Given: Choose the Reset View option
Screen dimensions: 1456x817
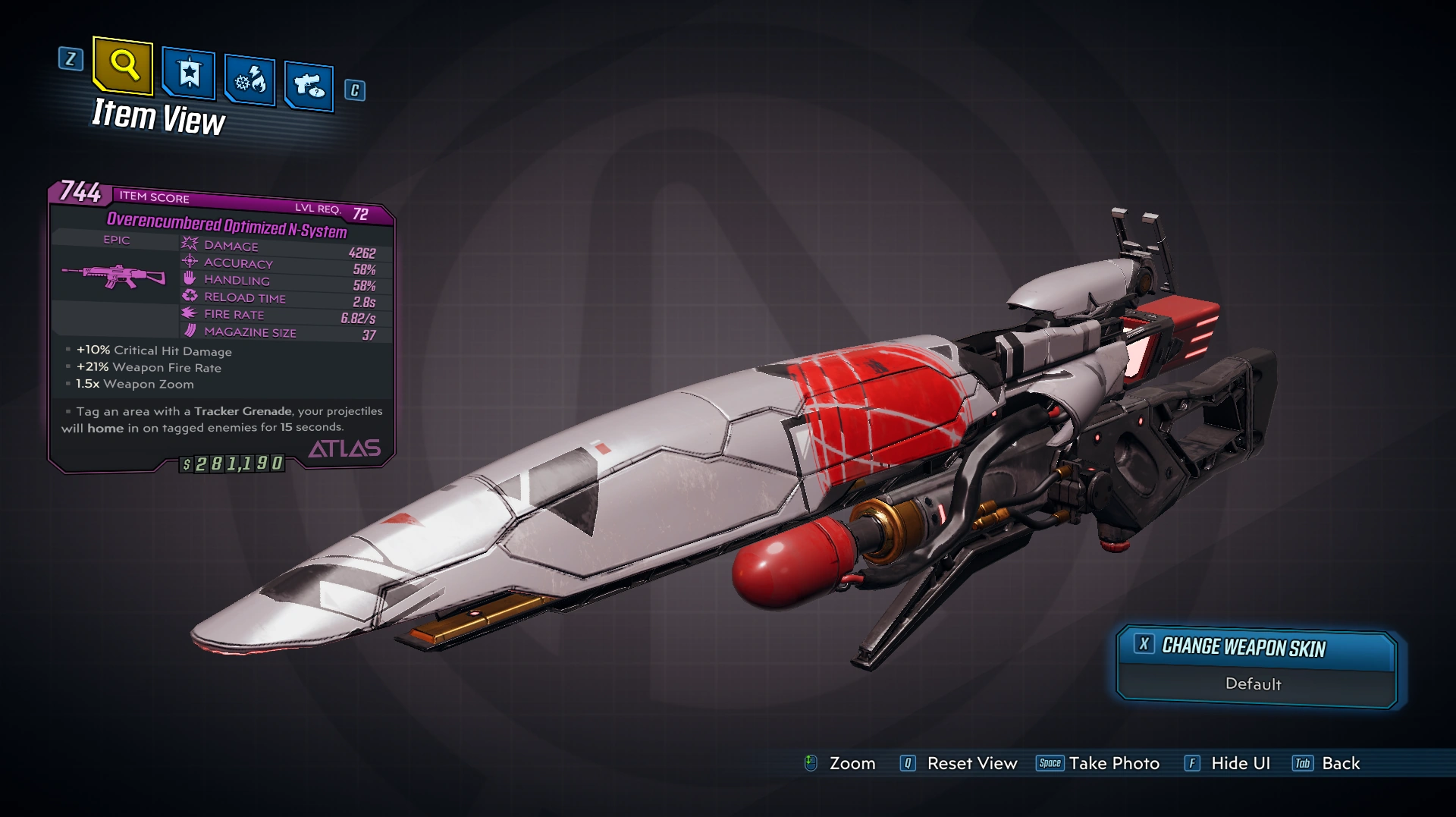Looking at the screenshot, I should [x=959, y=763].
